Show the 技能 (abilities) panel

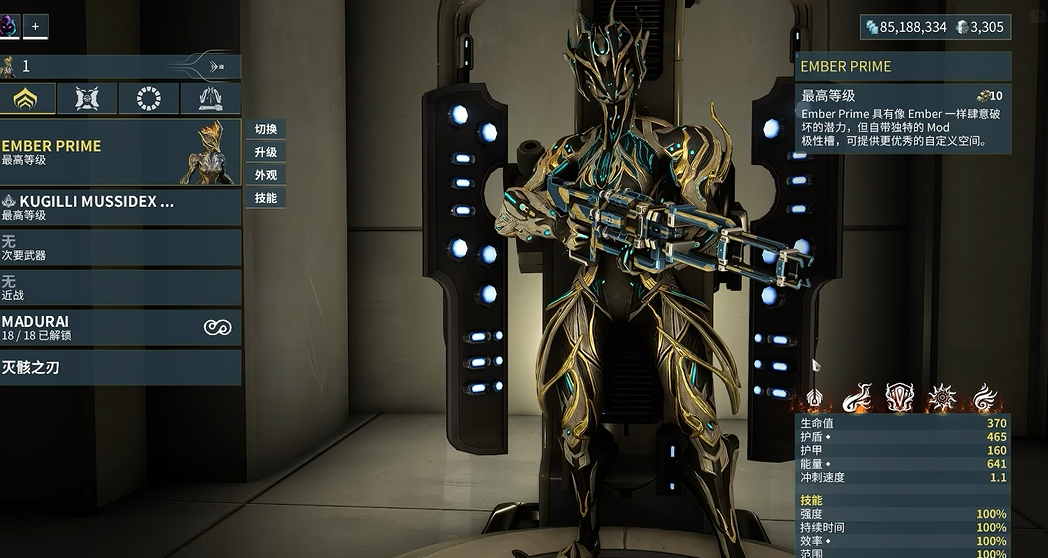(266, 198)
